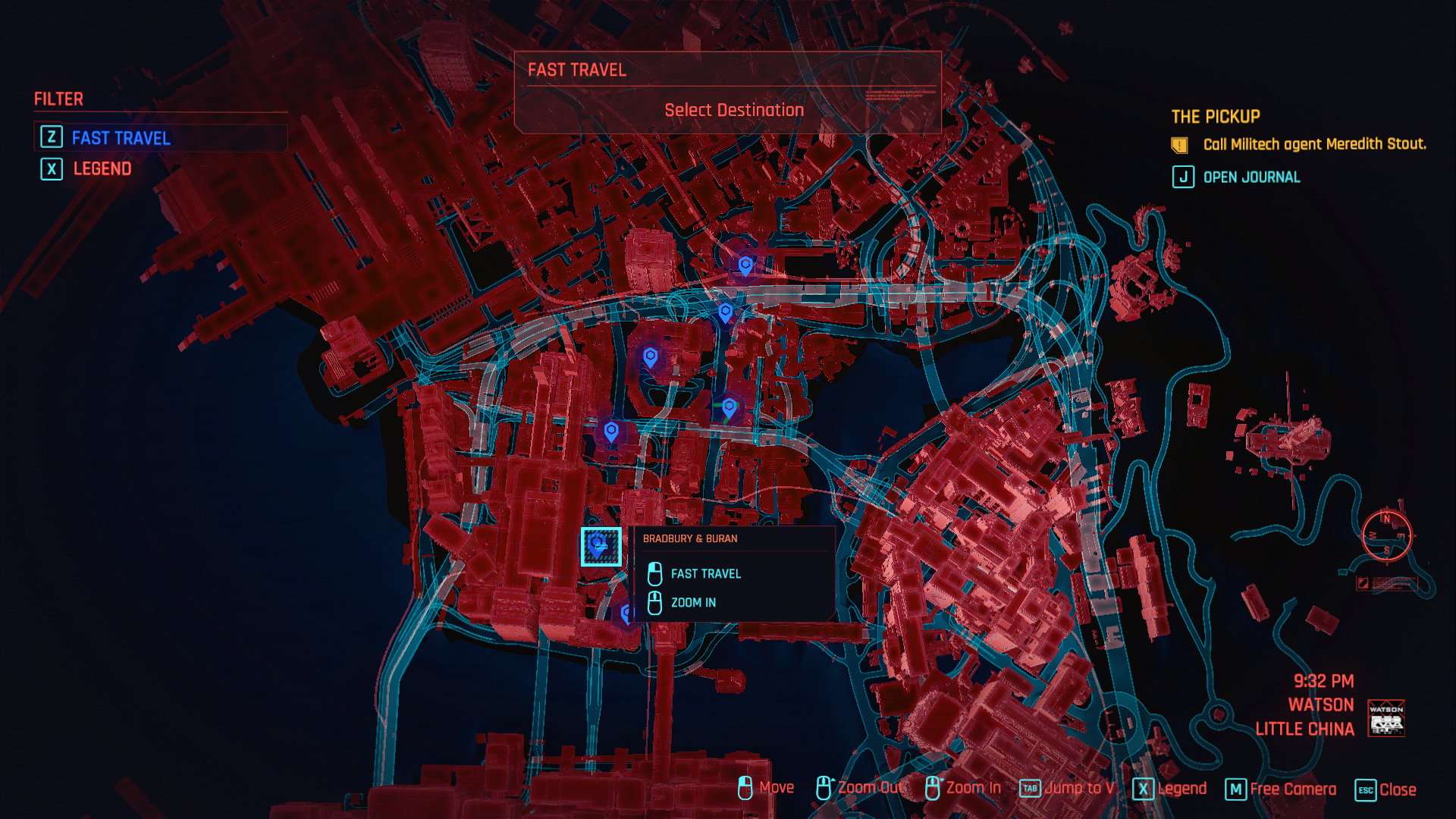
Task: Select the Fast Travel filter entry
Action: (x=121, y=138)
